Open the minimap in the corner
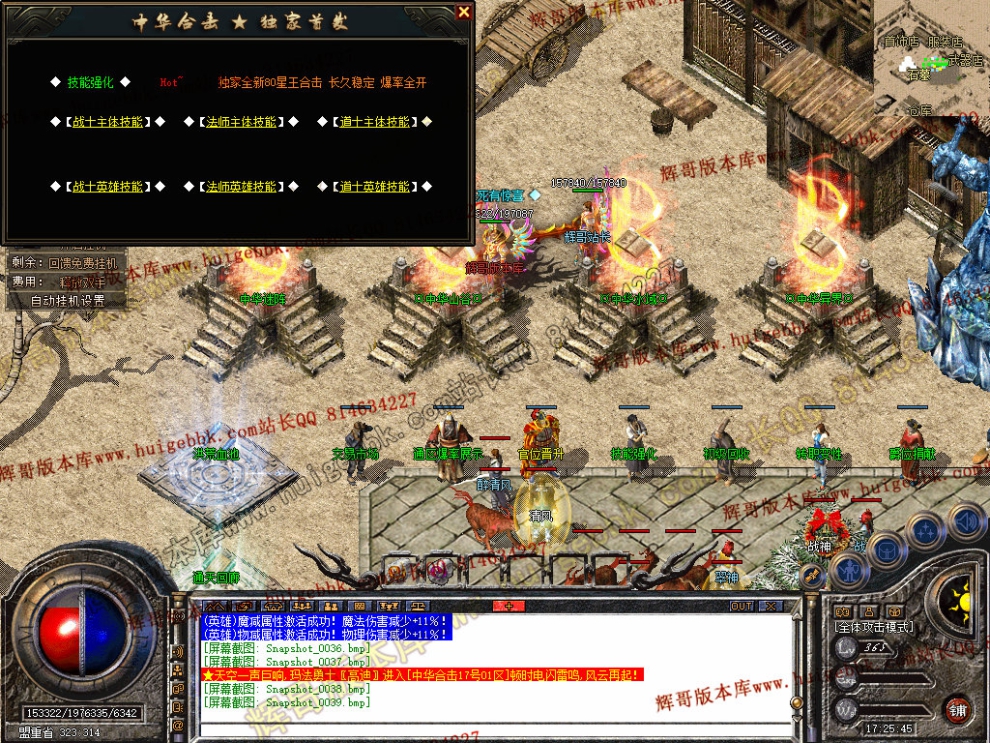Screen dimensions: 990x743 tap(930, 50)
